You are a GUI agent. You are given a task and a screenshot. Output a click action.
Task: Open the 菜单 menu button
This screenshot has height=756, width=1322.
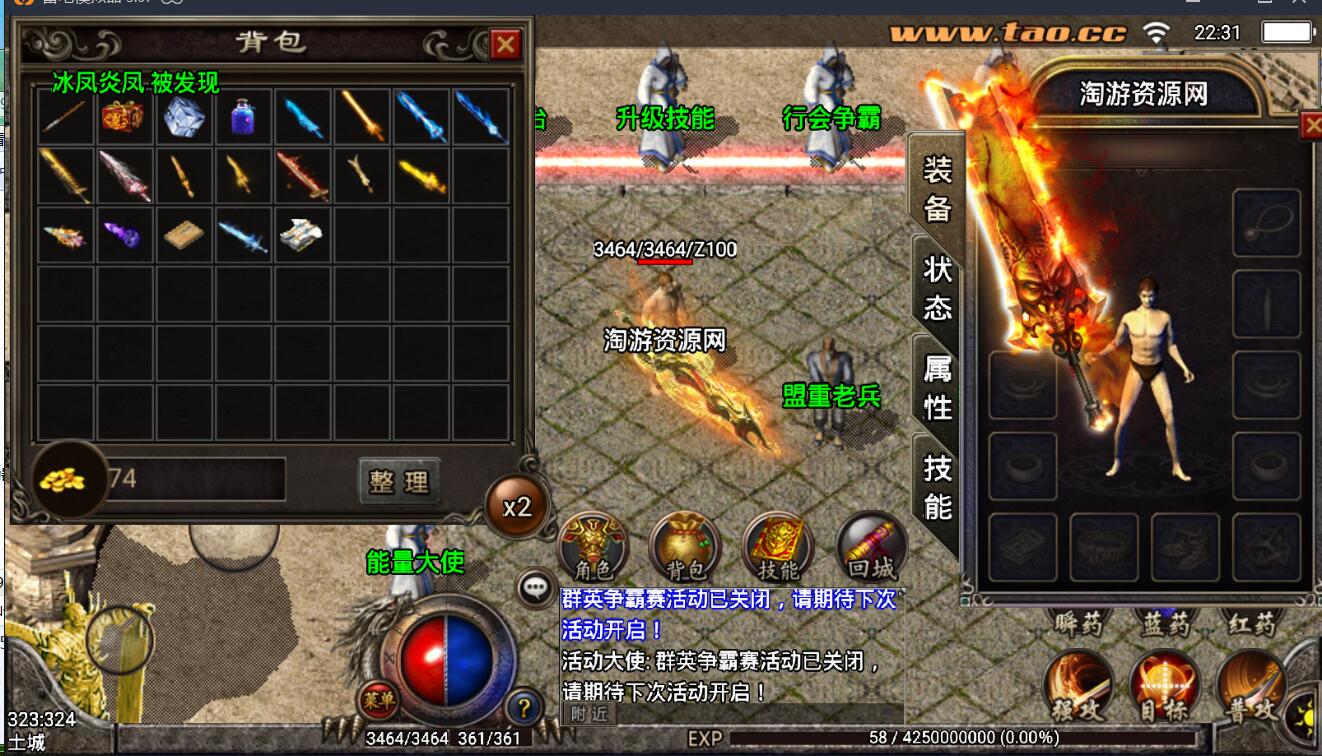(x=377, y=699)
